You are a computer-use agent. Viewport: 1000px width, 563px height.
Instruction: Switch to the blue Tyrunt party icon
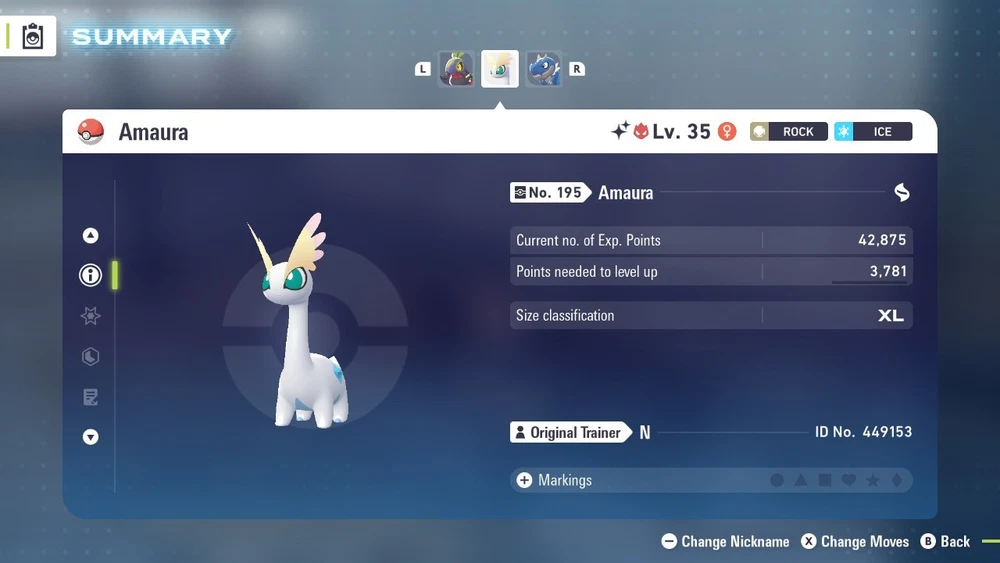543,69
